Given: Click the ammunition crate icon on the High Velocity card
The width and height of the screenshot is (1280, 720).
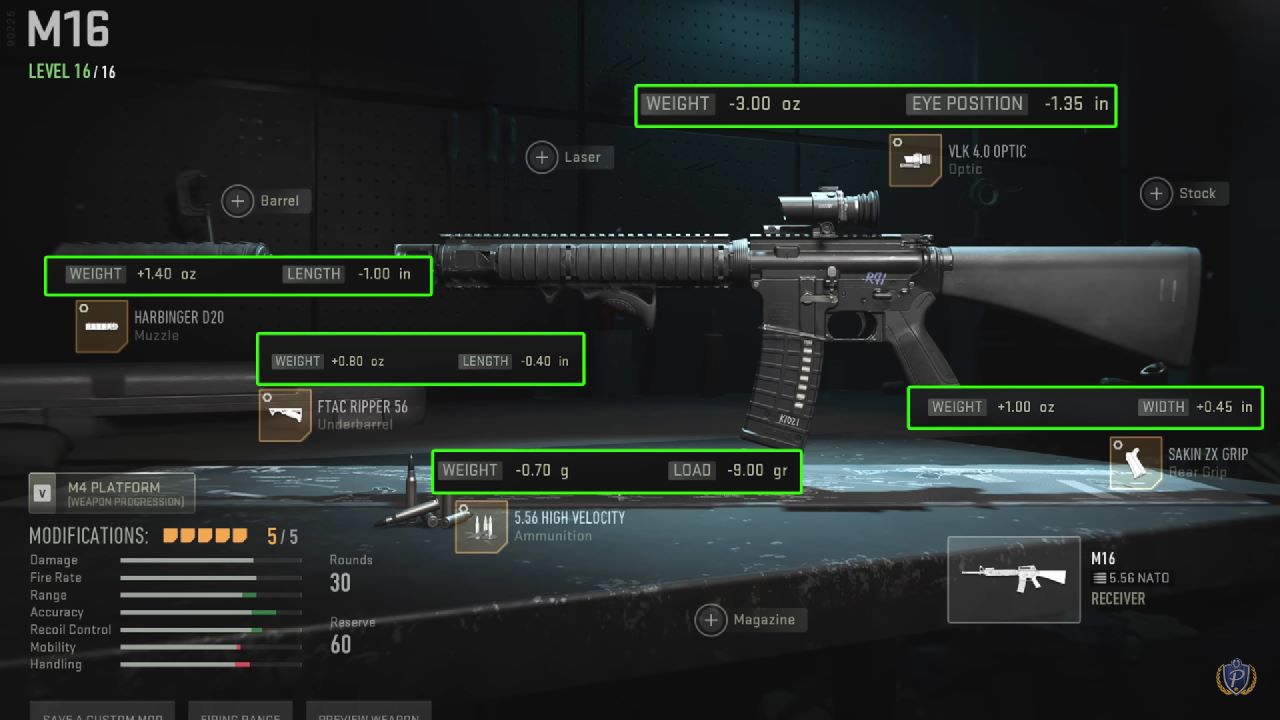Looking at the screenshot, I should [x=480, y=527].
